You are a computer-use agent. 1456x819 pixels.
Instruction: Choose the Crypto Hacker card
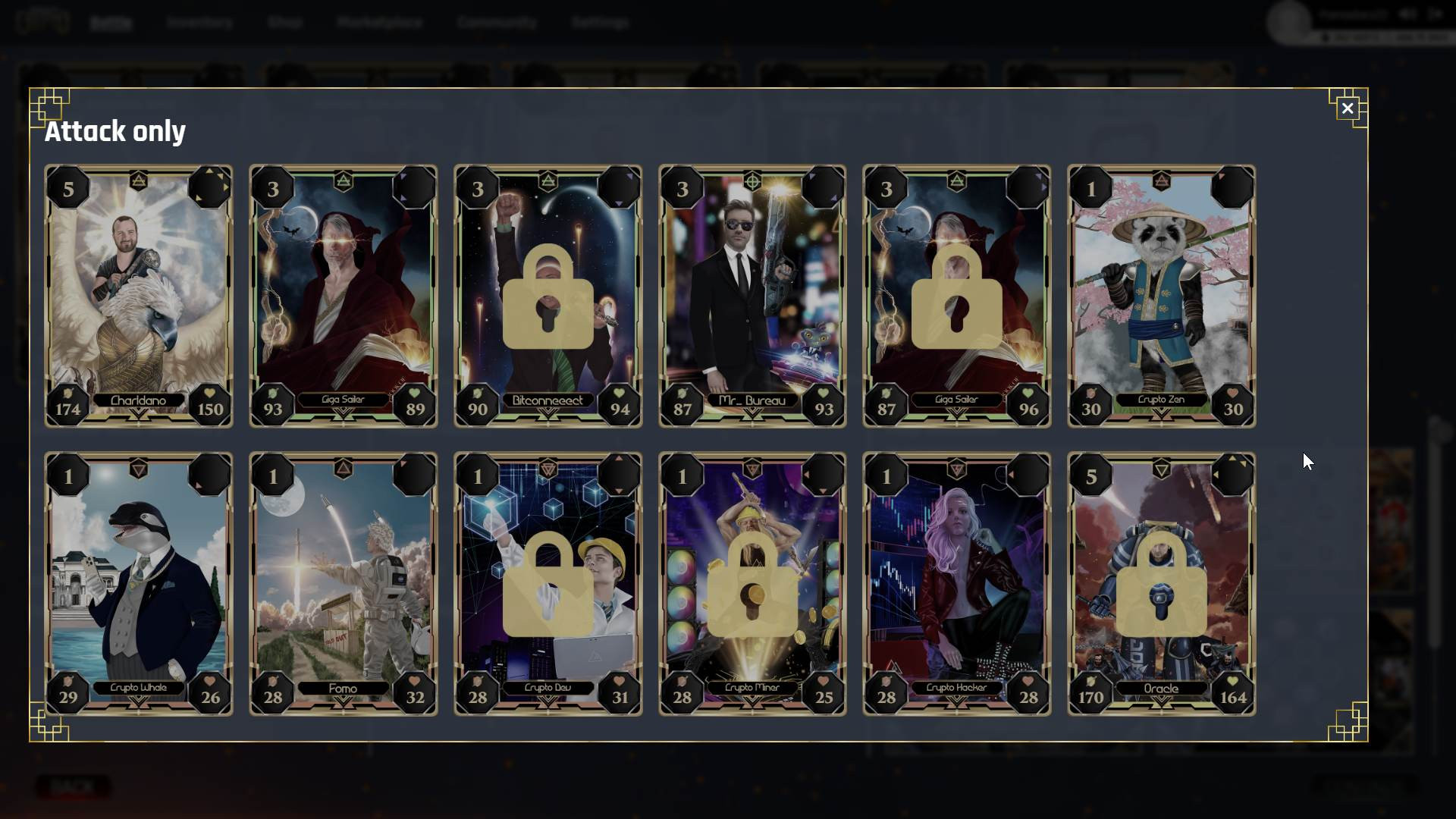pyautogui.click(x=957, y=584)
